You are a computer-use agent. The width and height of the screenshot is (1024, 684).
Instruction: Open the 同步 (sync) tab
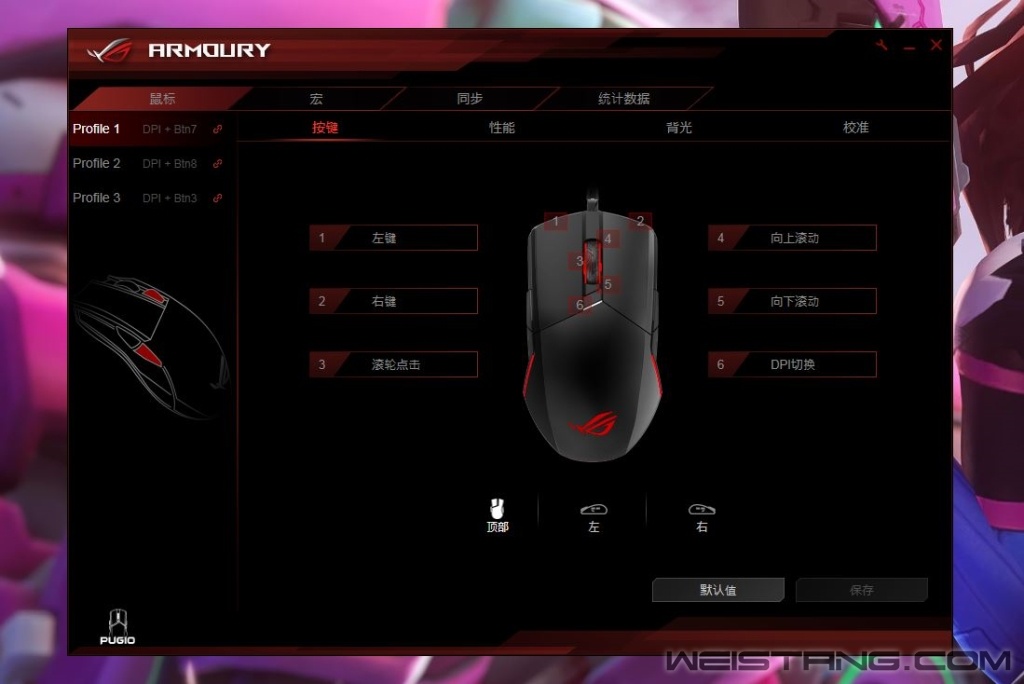click(469, 99)
